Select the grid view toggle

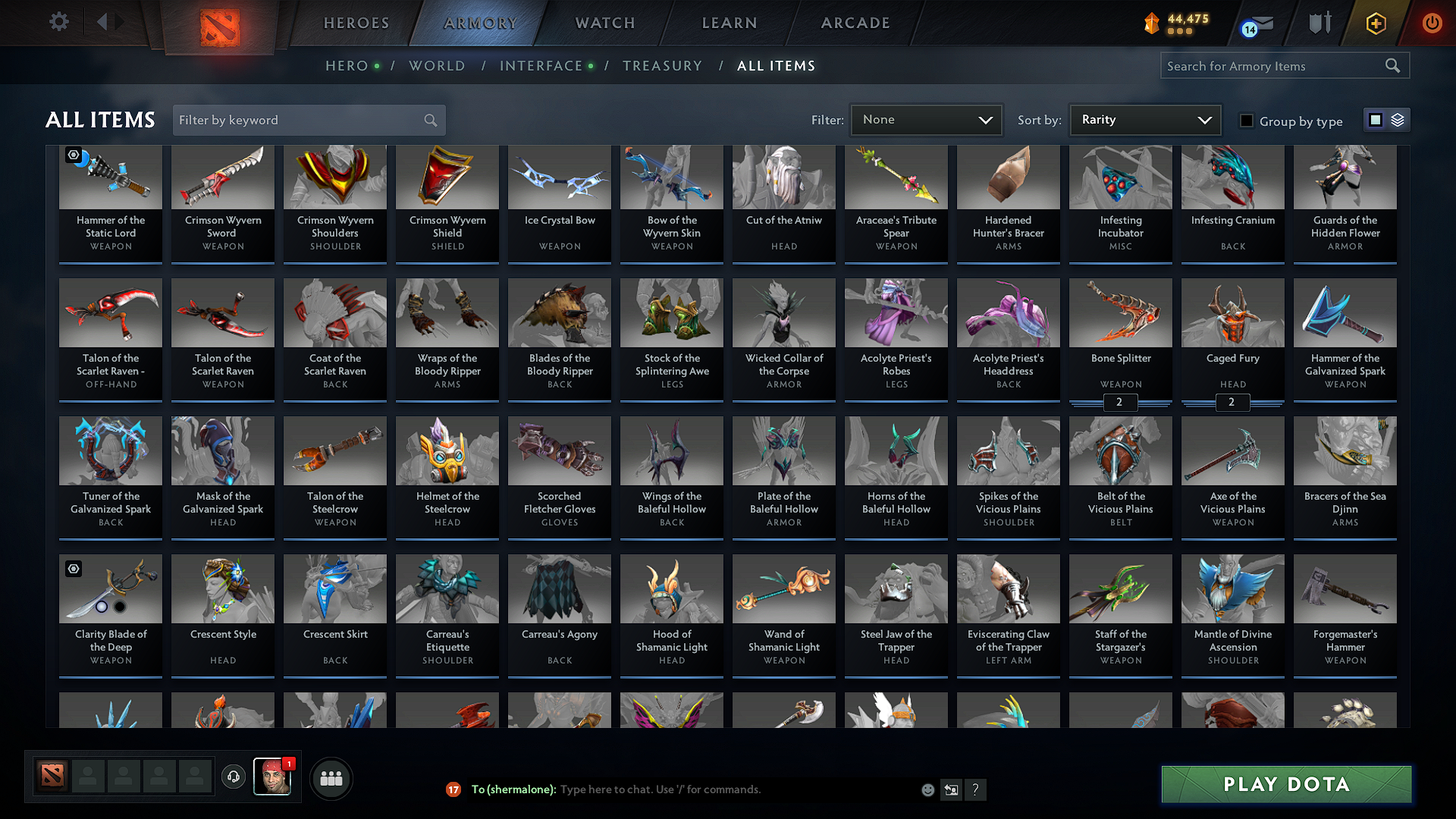[1376, 120]
